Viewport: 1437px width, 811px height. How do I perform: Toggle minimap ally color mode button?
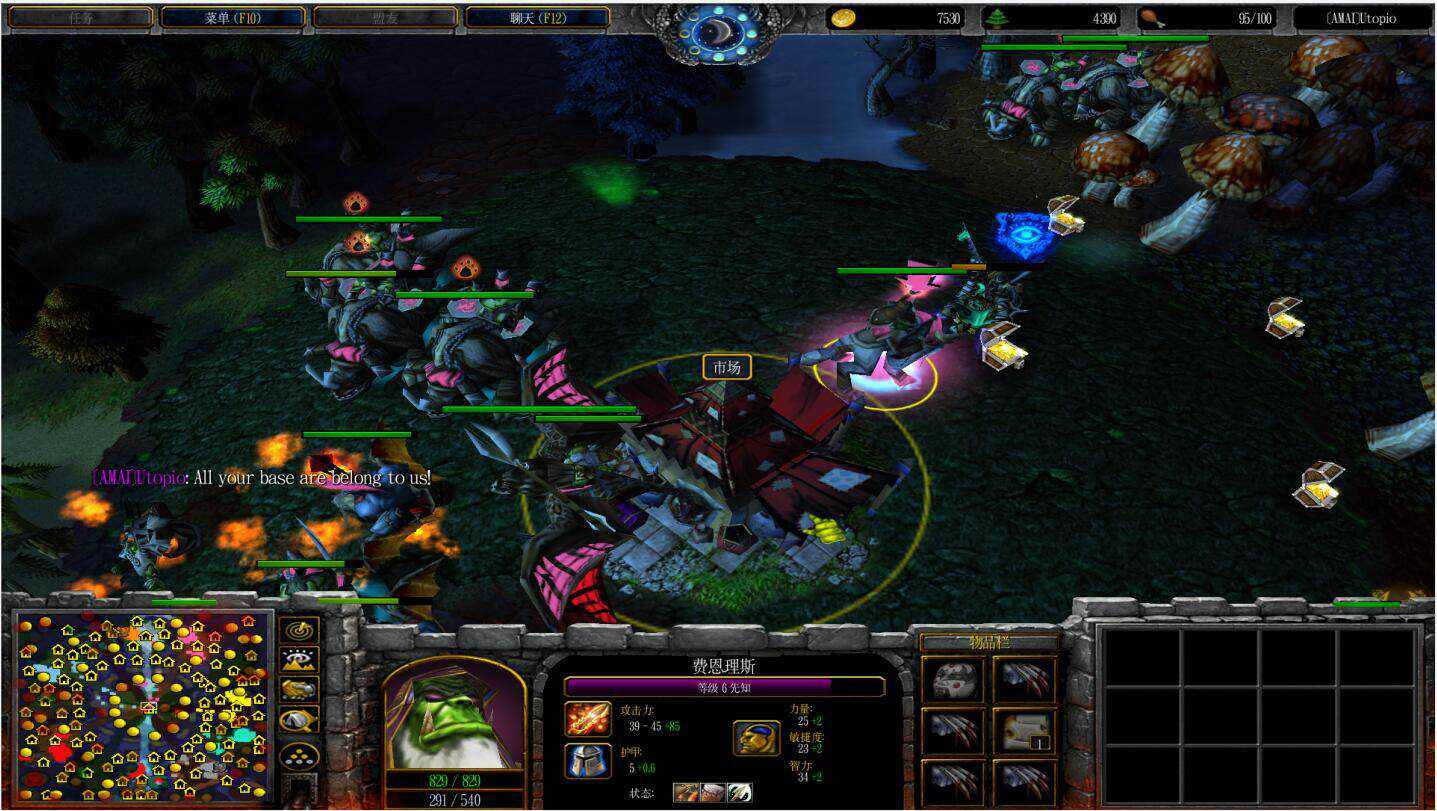(x=299, y=689)
